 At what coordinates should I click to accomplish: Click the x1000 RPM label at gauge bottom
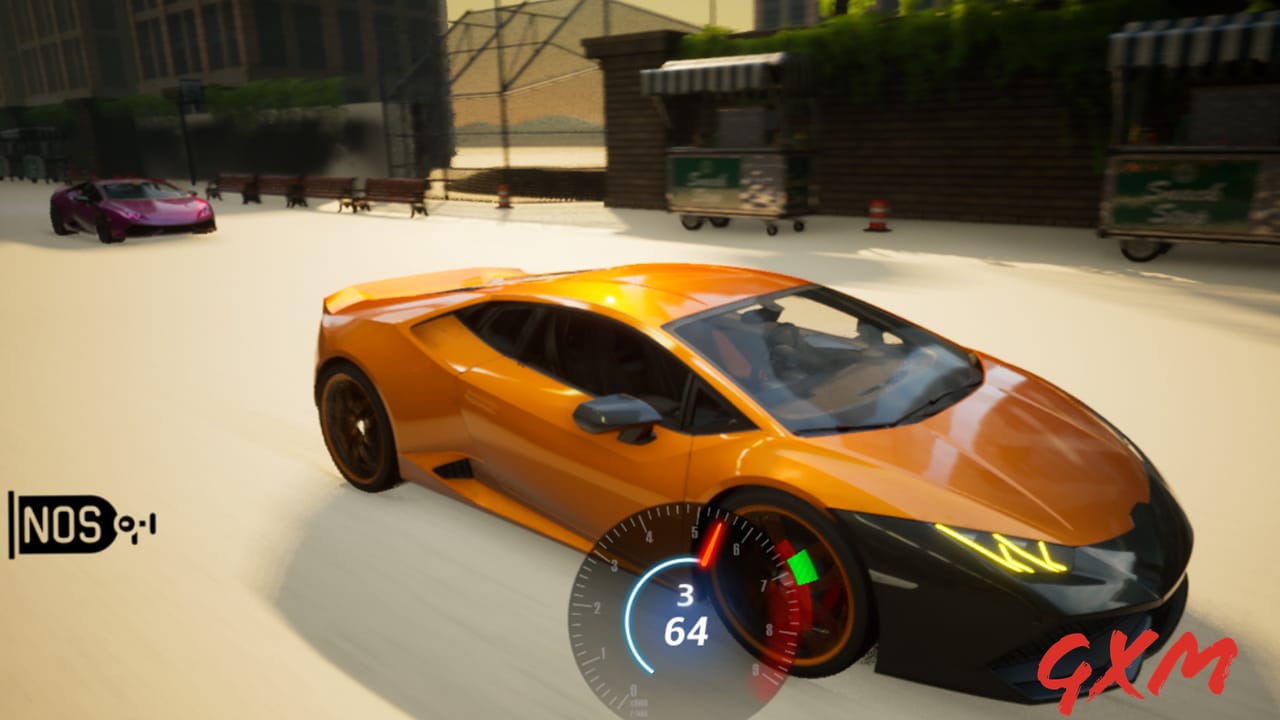pyautogui.click(x=637, y=705)
